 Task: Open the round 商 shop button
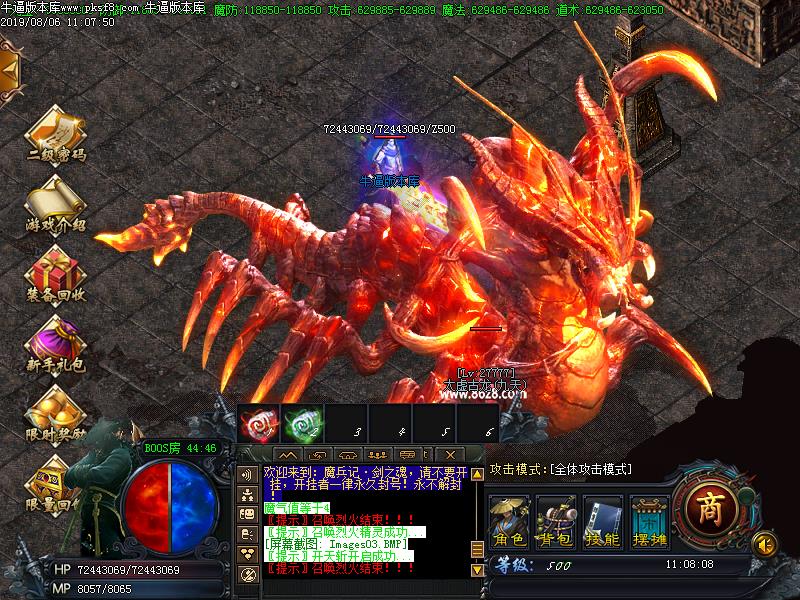coord(709,504)
